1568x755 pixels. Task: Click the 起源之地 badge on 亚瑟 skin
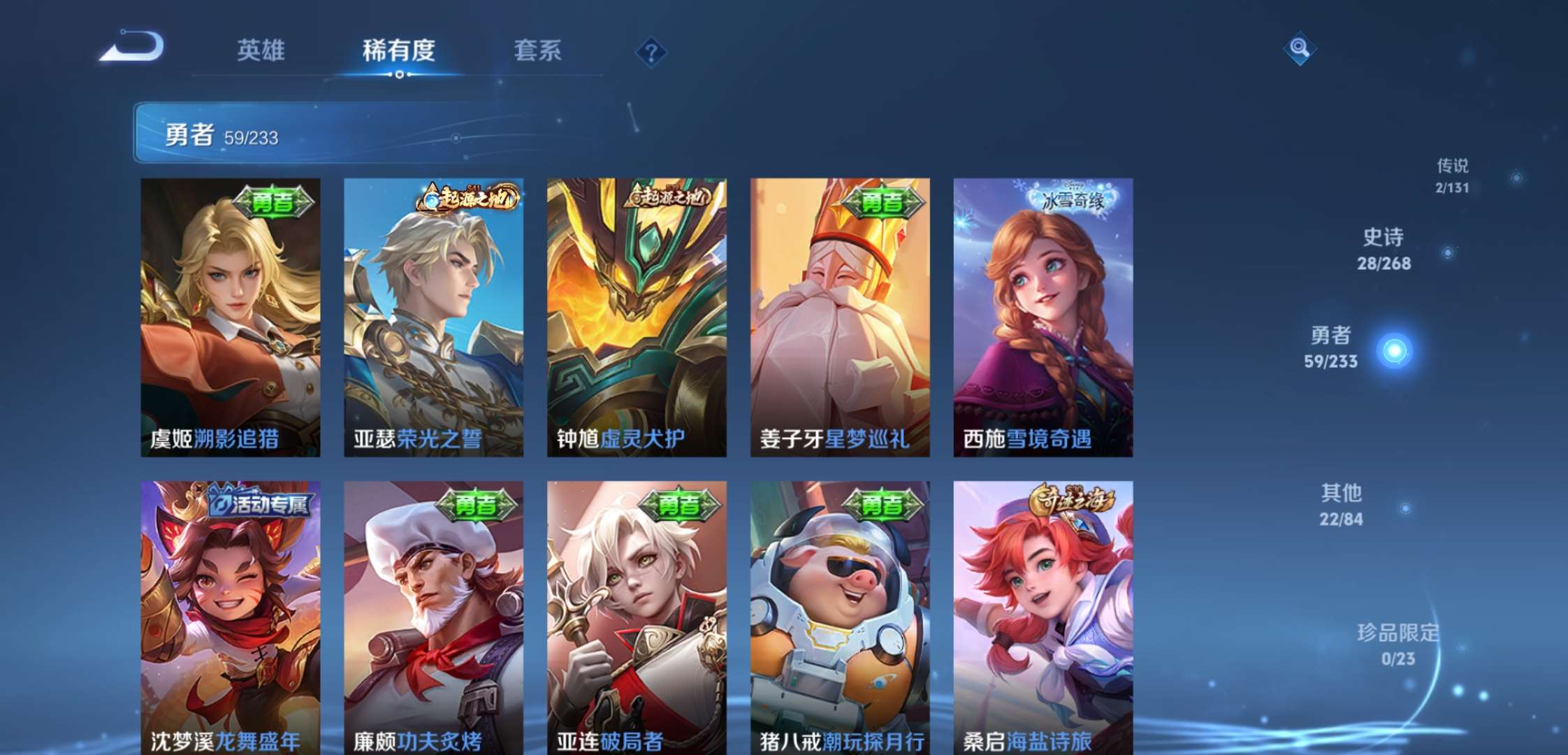click(467, 198)
